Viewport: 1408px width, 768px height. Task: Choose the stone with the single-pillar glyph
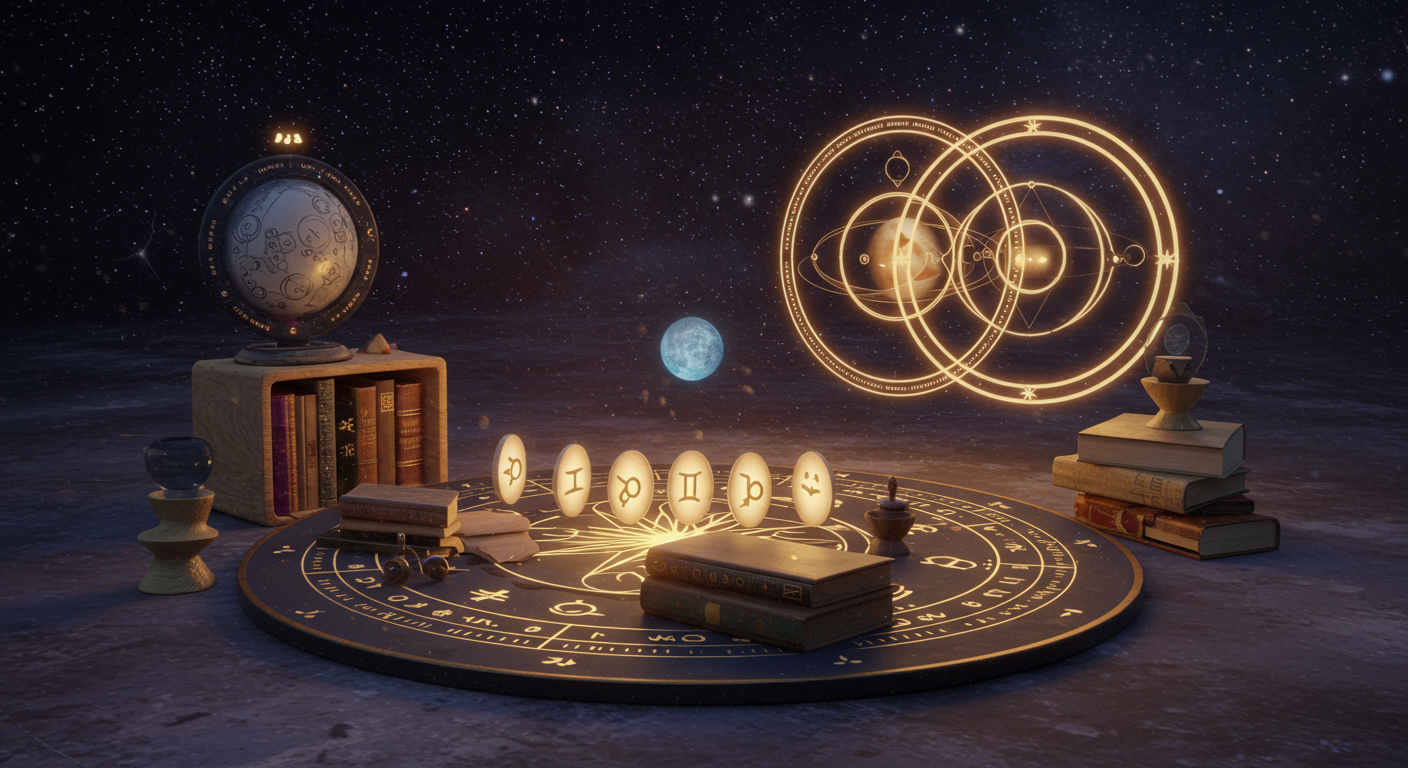[572, 480]
